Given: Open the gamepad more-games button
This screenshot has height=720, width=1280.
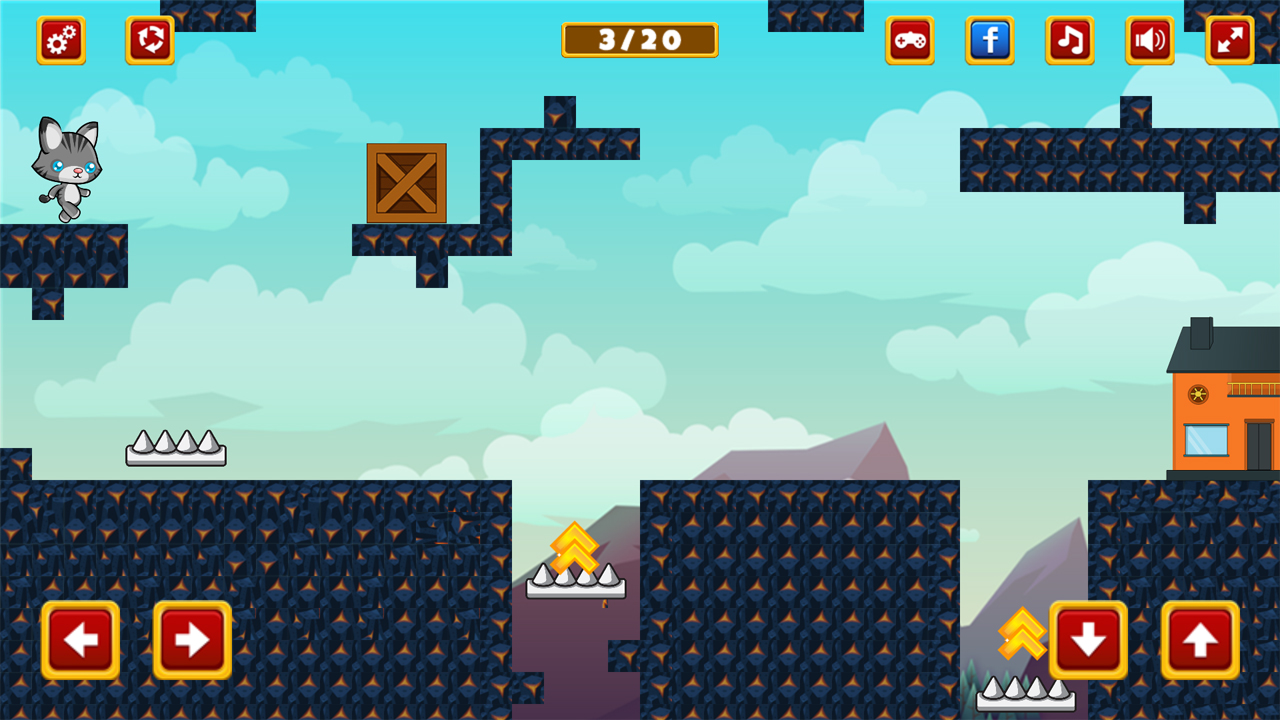Looking at the screenshot, I should [910, 41].
